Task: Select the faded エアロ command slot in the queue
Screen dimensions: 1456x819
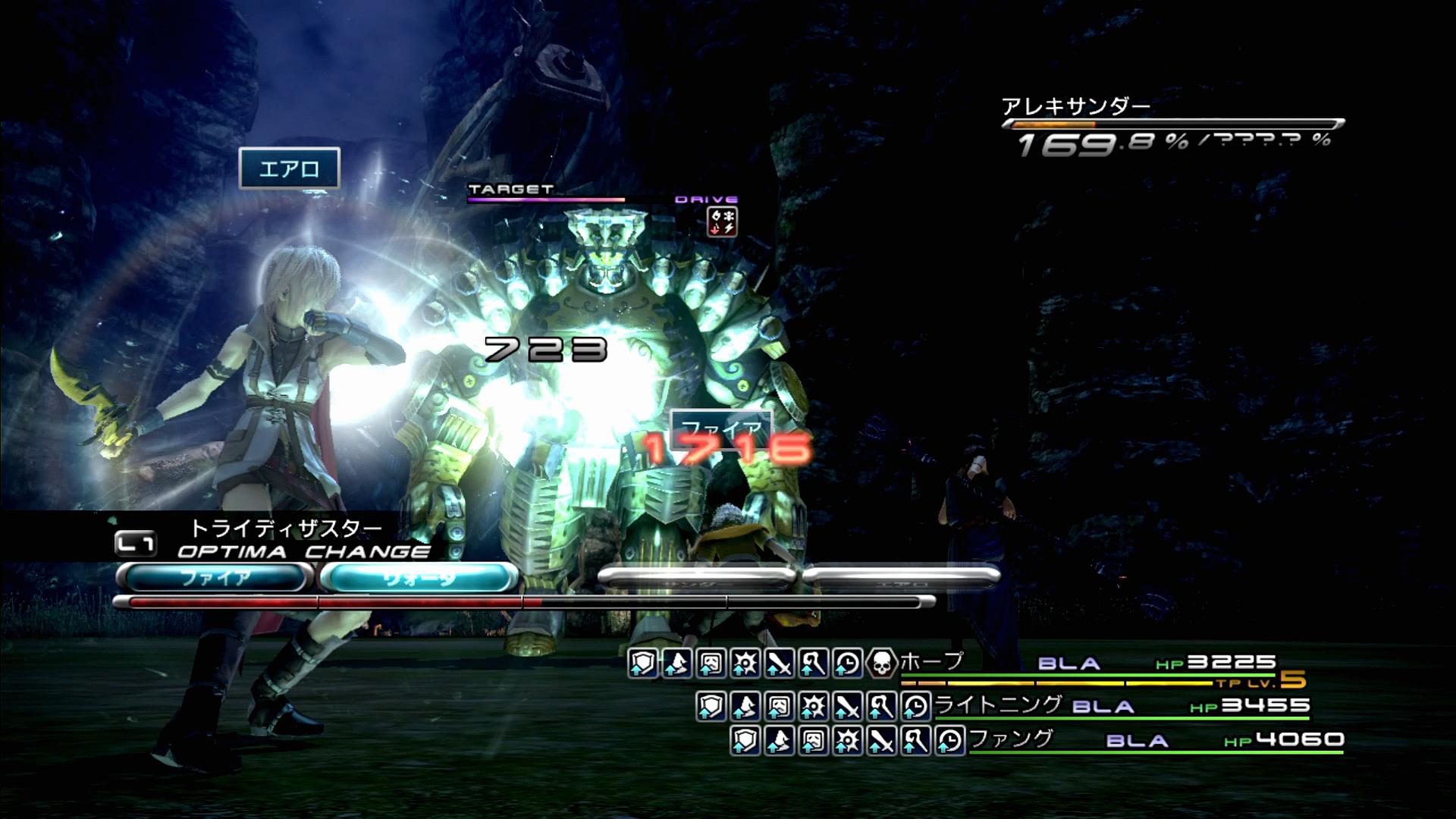Action: pyautogui.click(x=901, y=578)
